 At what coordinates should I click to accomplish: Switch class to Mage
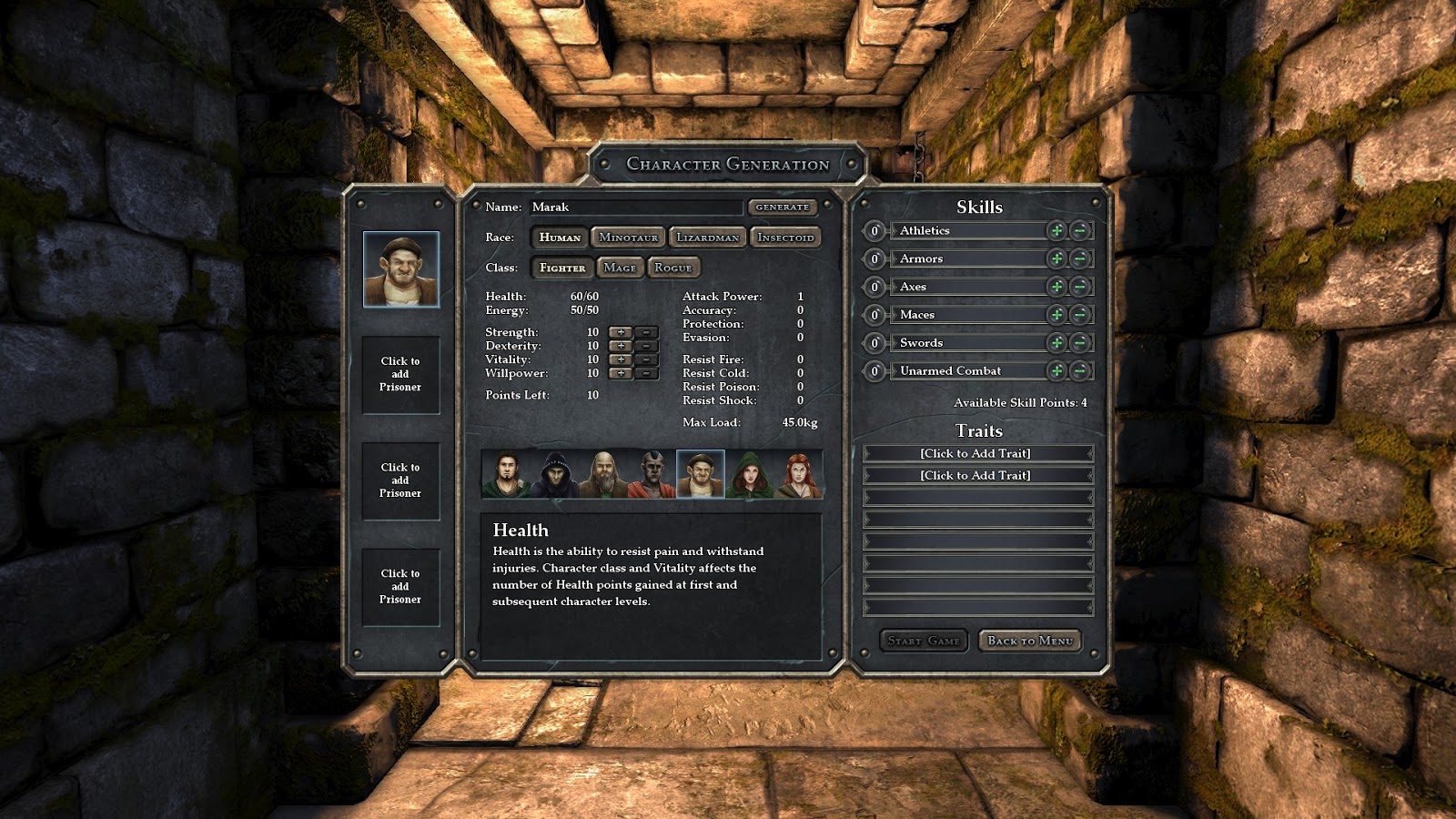[620, 268]
